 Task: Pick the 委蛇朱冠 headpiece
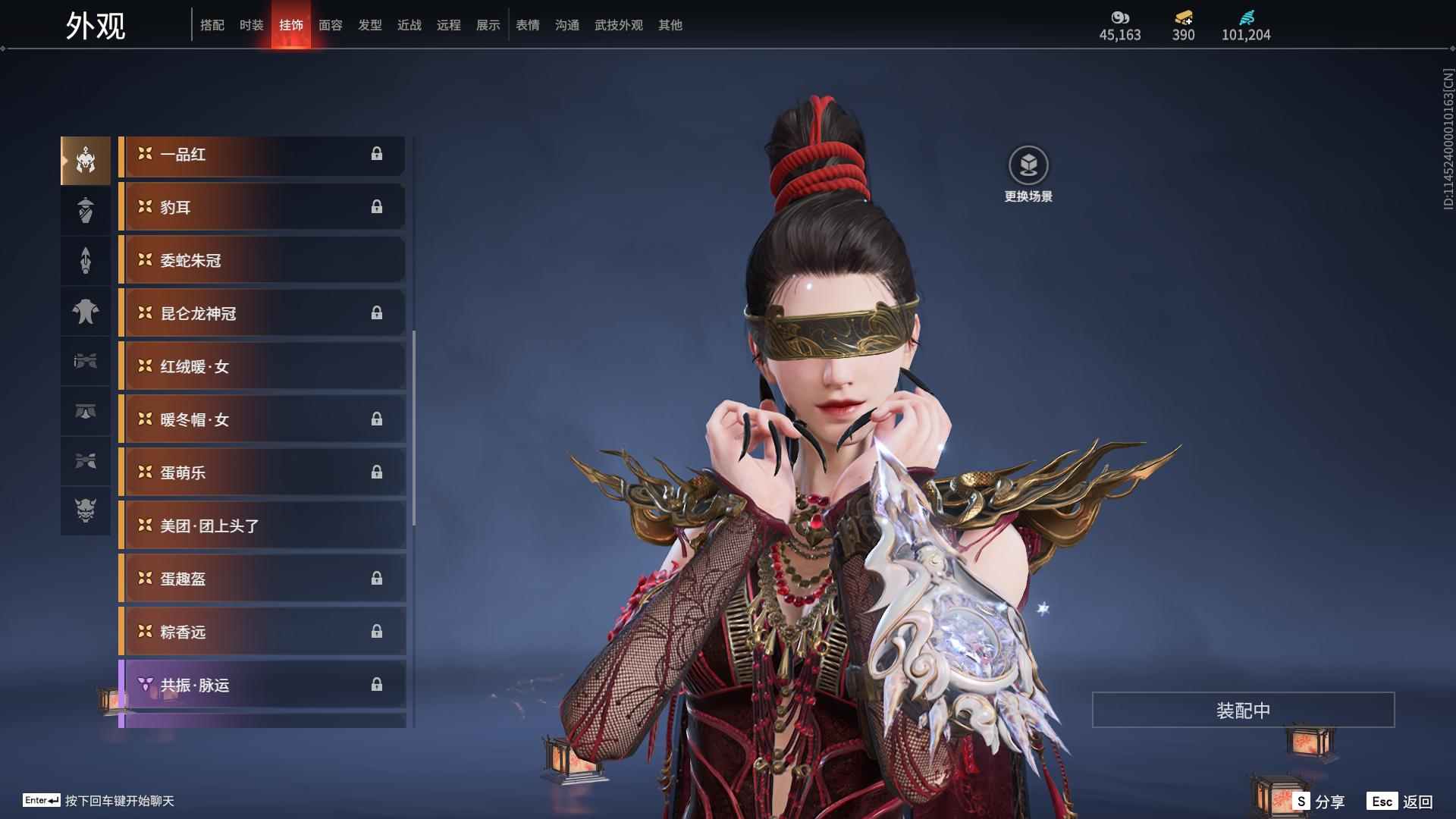(262, 261)
